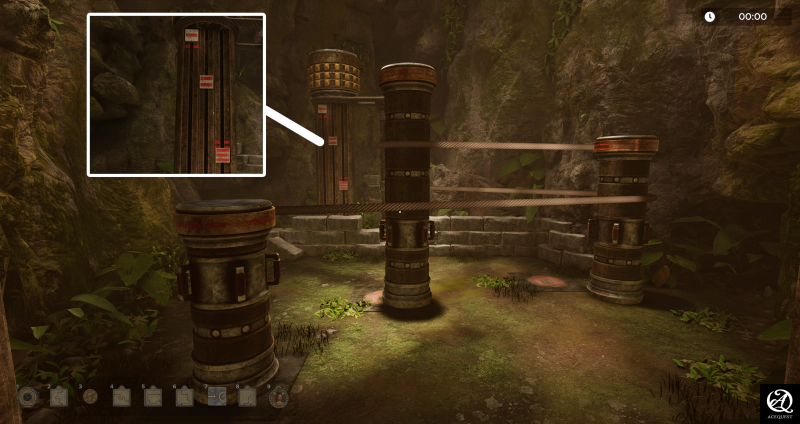Select the clipboard item numbered 4
800x424 pixels.
122,397
